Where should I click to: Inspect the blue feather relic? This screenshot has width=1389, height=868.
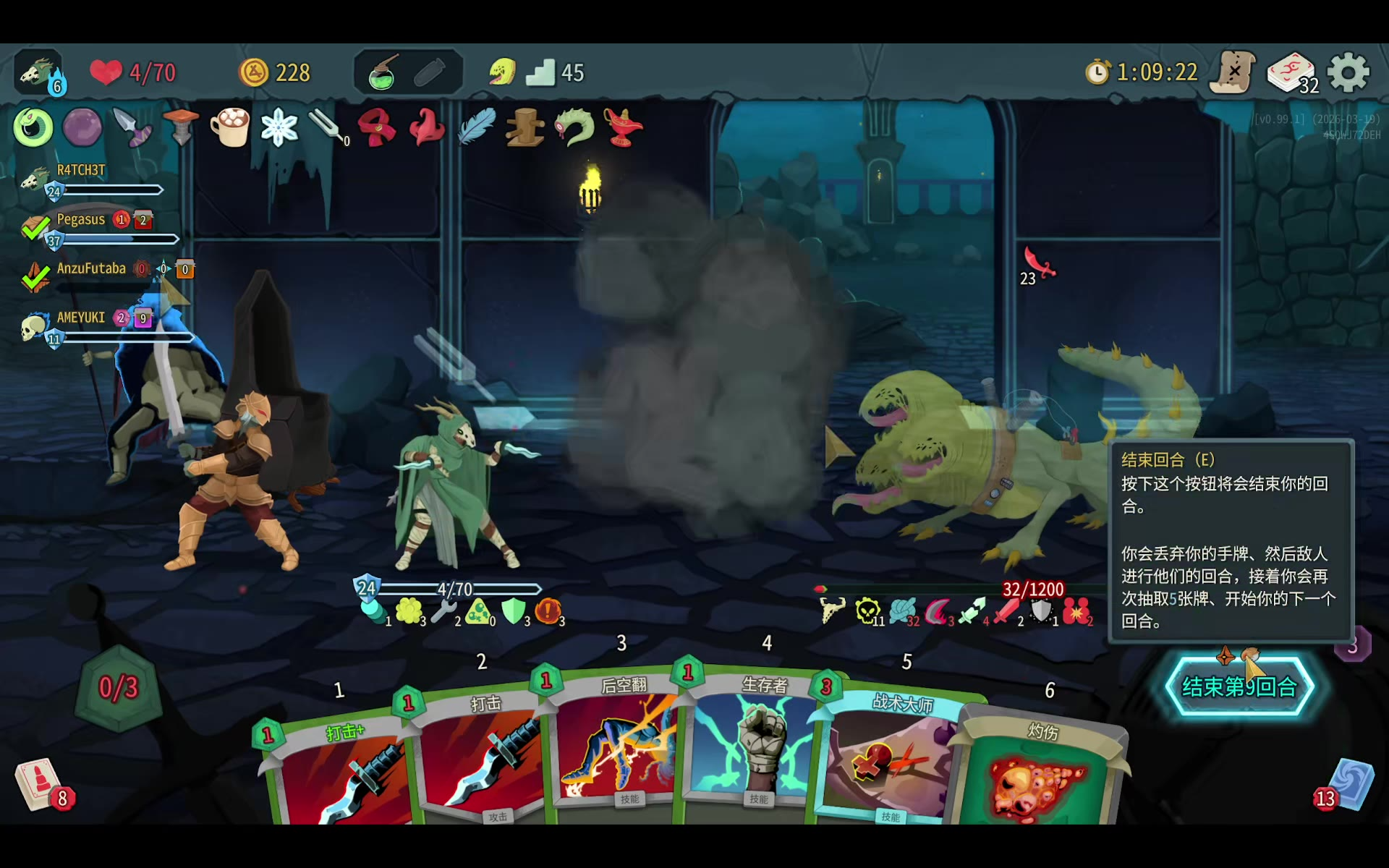coord(477,127)
